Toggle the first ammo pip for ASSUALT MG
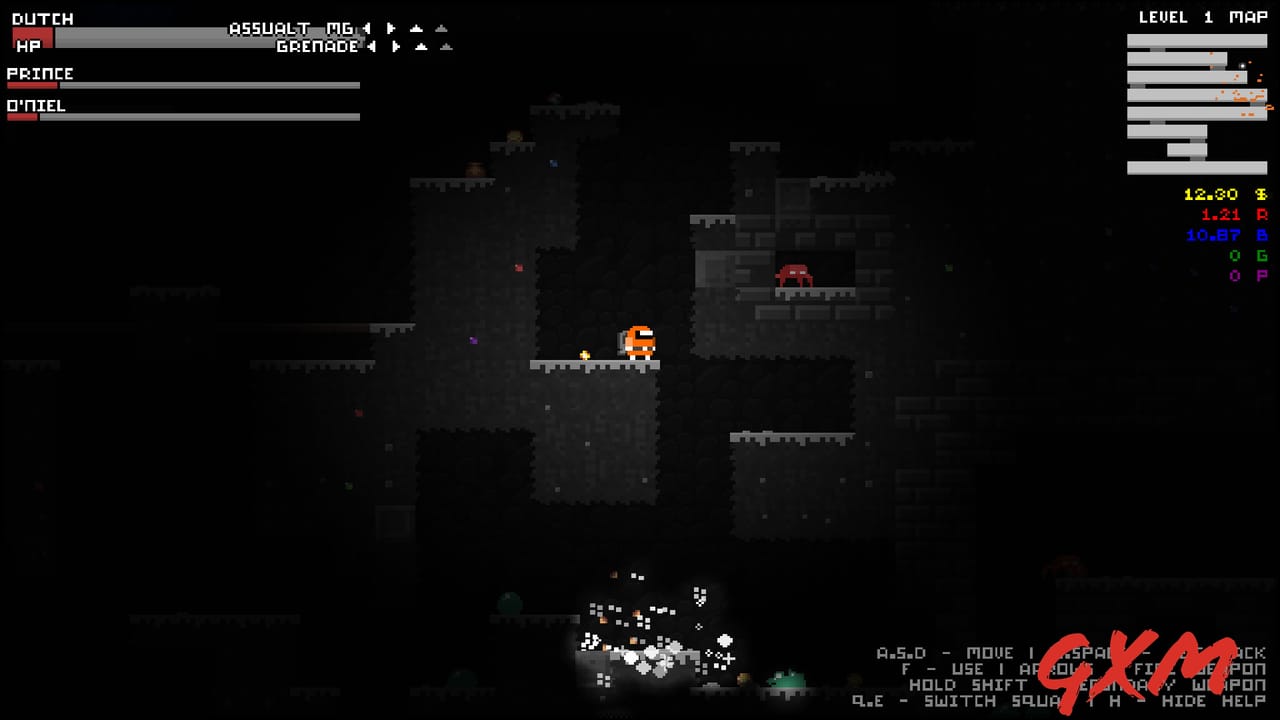This screenshot has height=720, width=1280. coord(416,29)
